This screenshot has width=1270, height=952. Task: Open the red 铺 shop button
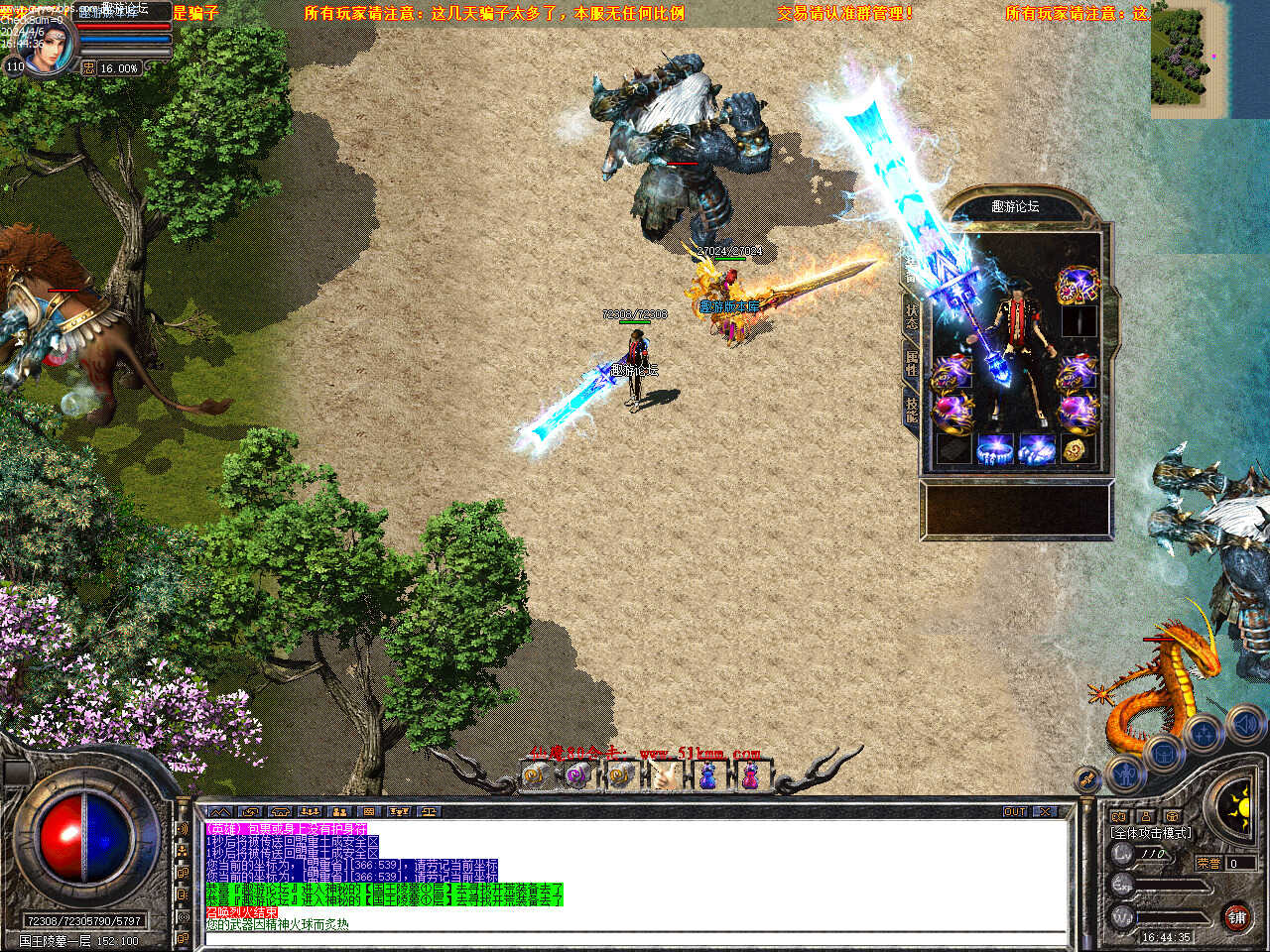tap(1236, 917)
